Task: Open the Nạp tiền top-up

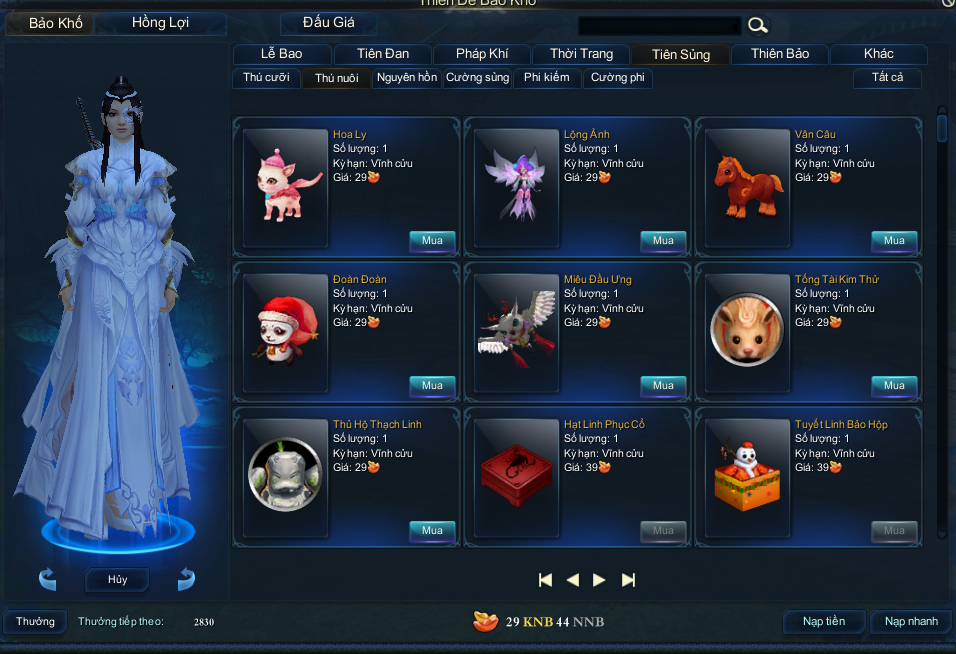Action: click(824, 622)
